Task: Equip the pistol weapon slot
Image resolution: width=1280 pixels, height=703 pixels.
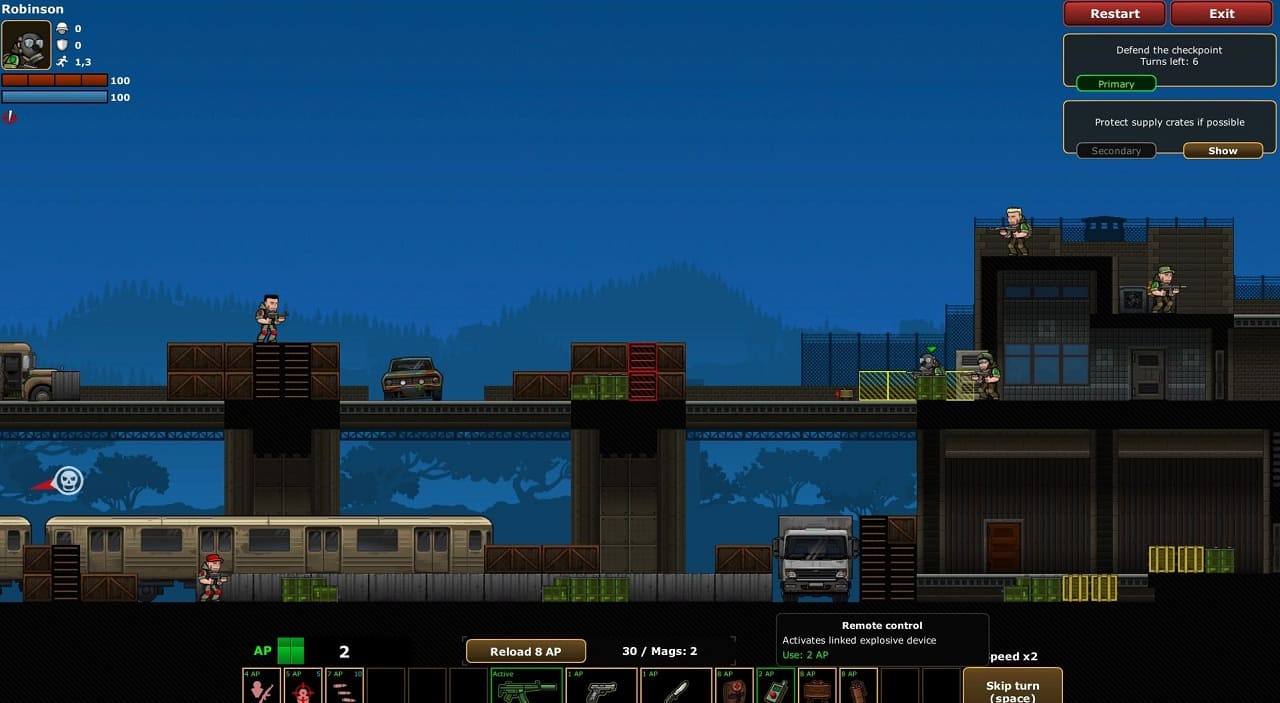Action: [x=601, y=687]
